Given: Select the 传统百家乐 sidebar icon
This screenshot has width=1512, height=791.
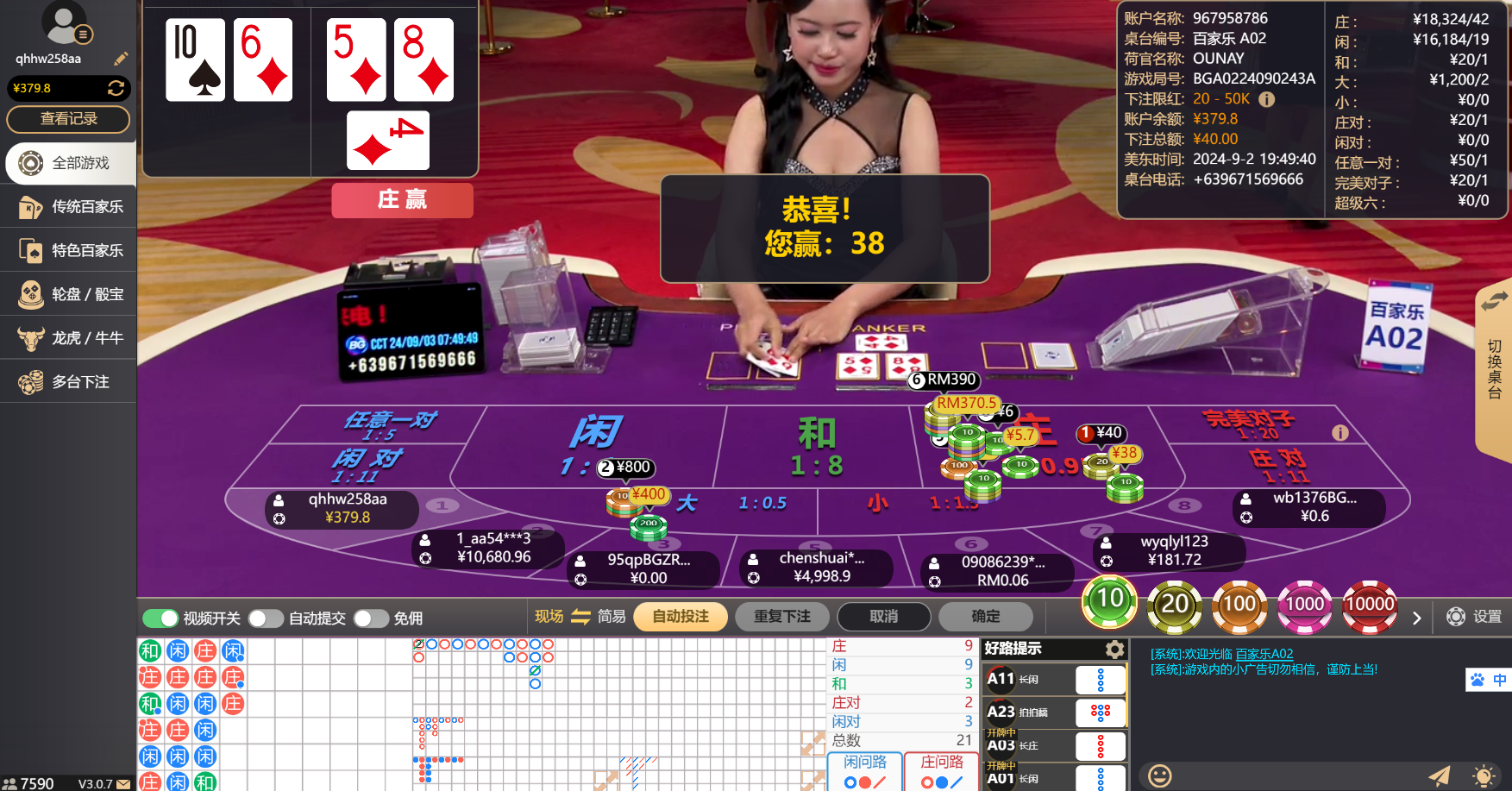Looking at the screenshot, I should pos(28,207).
